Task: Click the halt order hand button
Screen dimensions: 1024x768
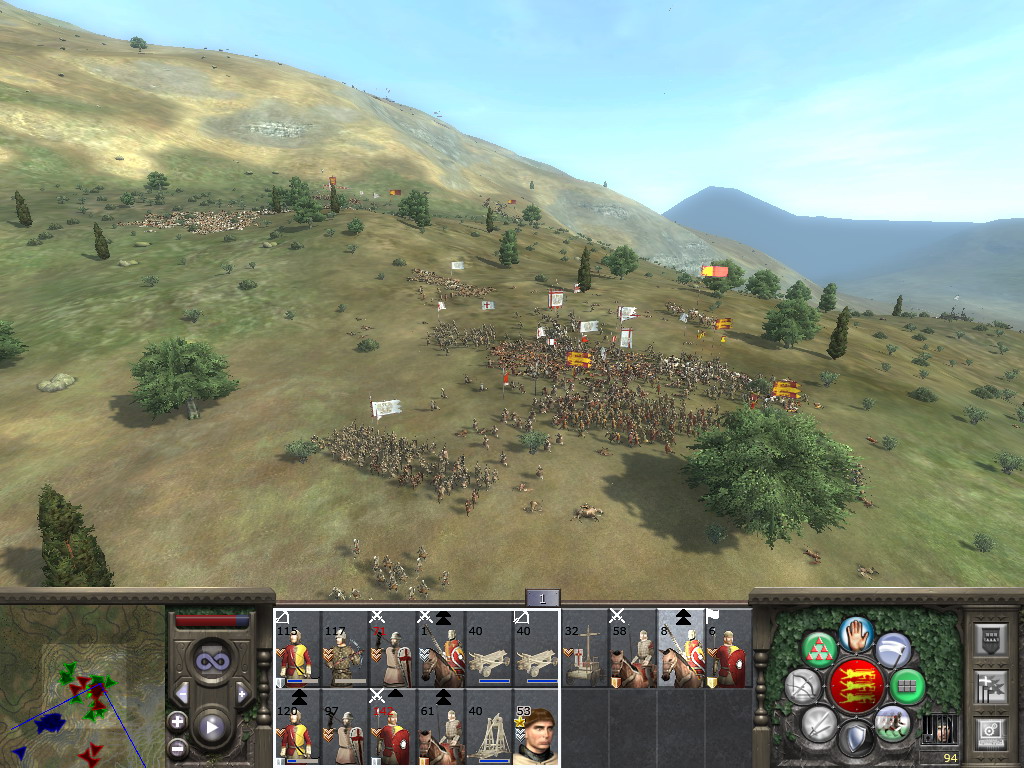Action: pyautogui.click(x=856, y=632)
